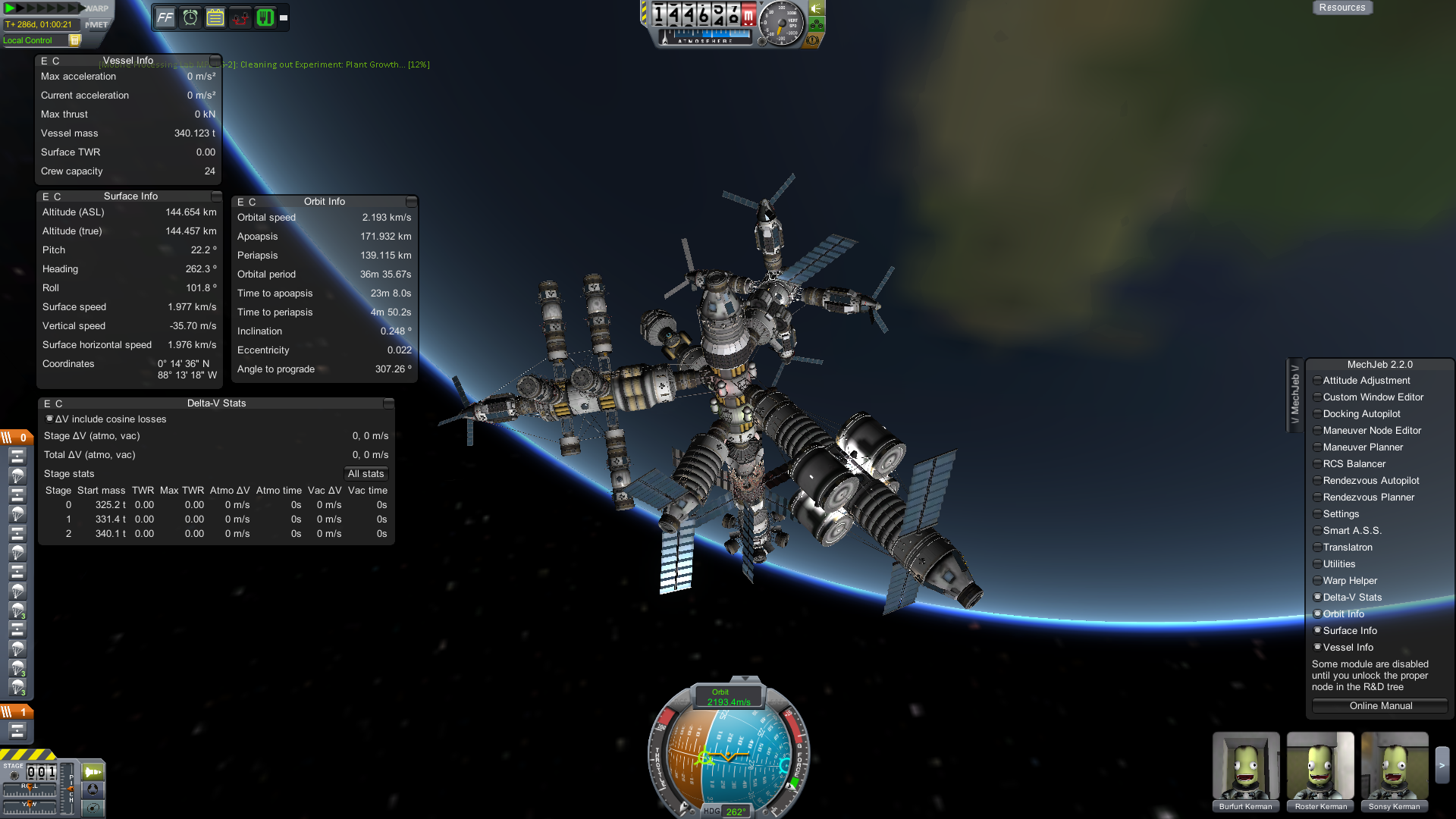Toggle the MechJeb Docking Autopilot window
1456x819 pixels.
point(1361,414)
